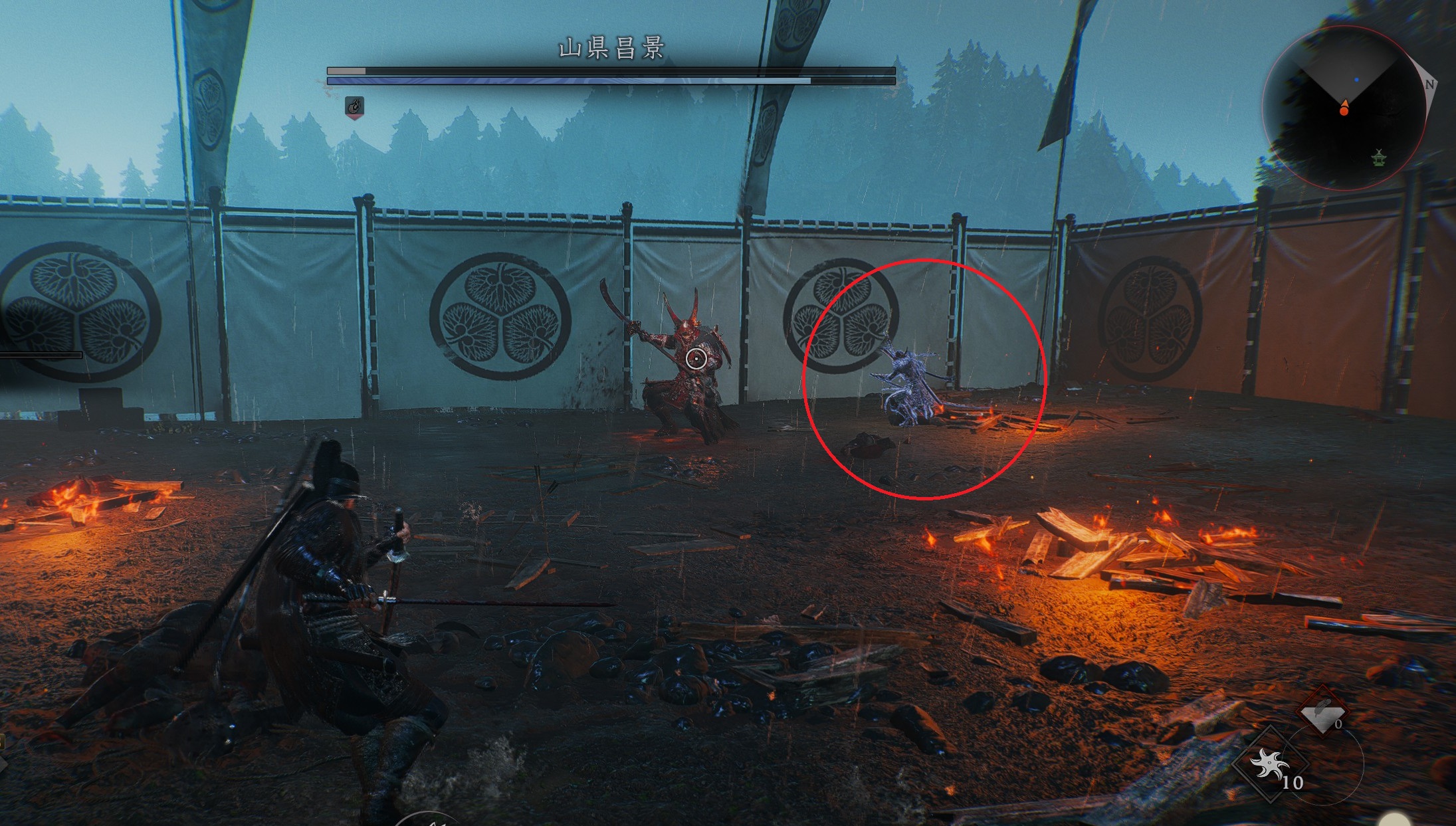Click the N compass marker on the minimap
The image size is (1456, 826).
click(x=1429, y=84)
